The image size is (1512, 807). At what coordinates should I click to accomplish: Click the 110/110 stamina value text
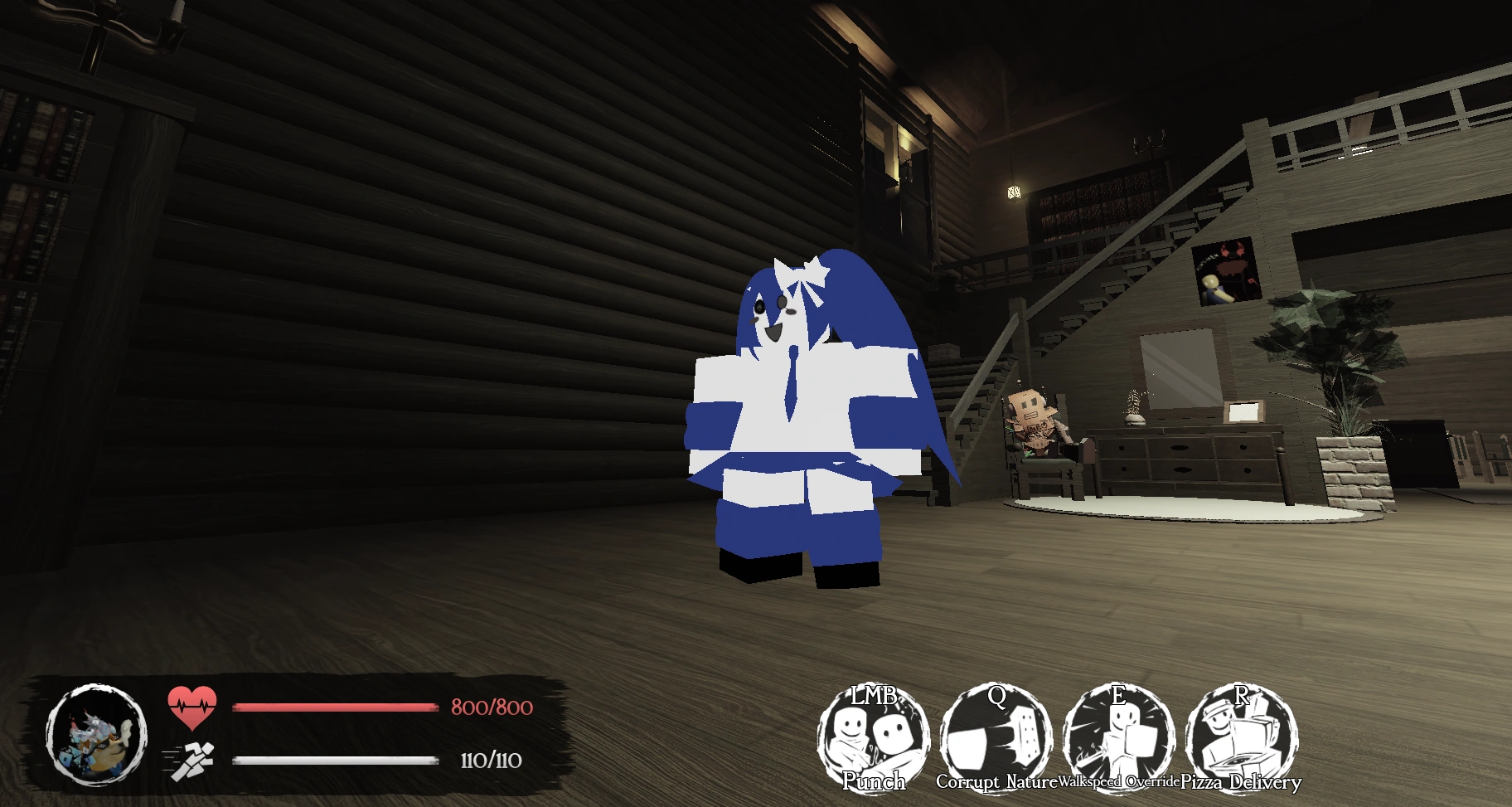coord(491,760)
